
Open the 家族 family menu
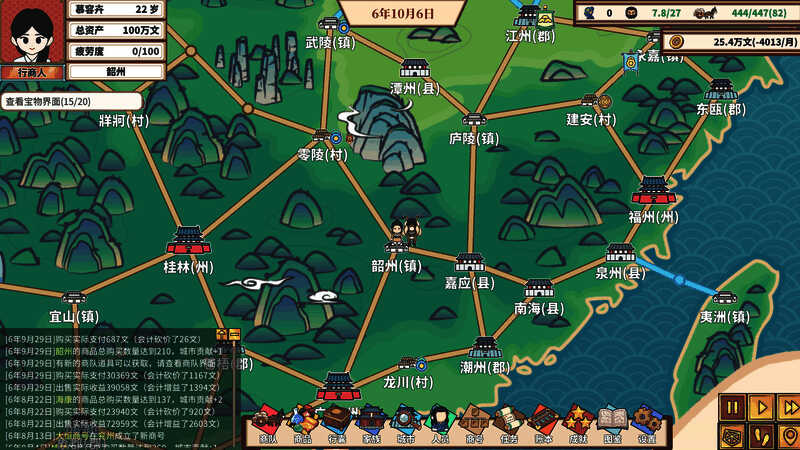[371, 423]
